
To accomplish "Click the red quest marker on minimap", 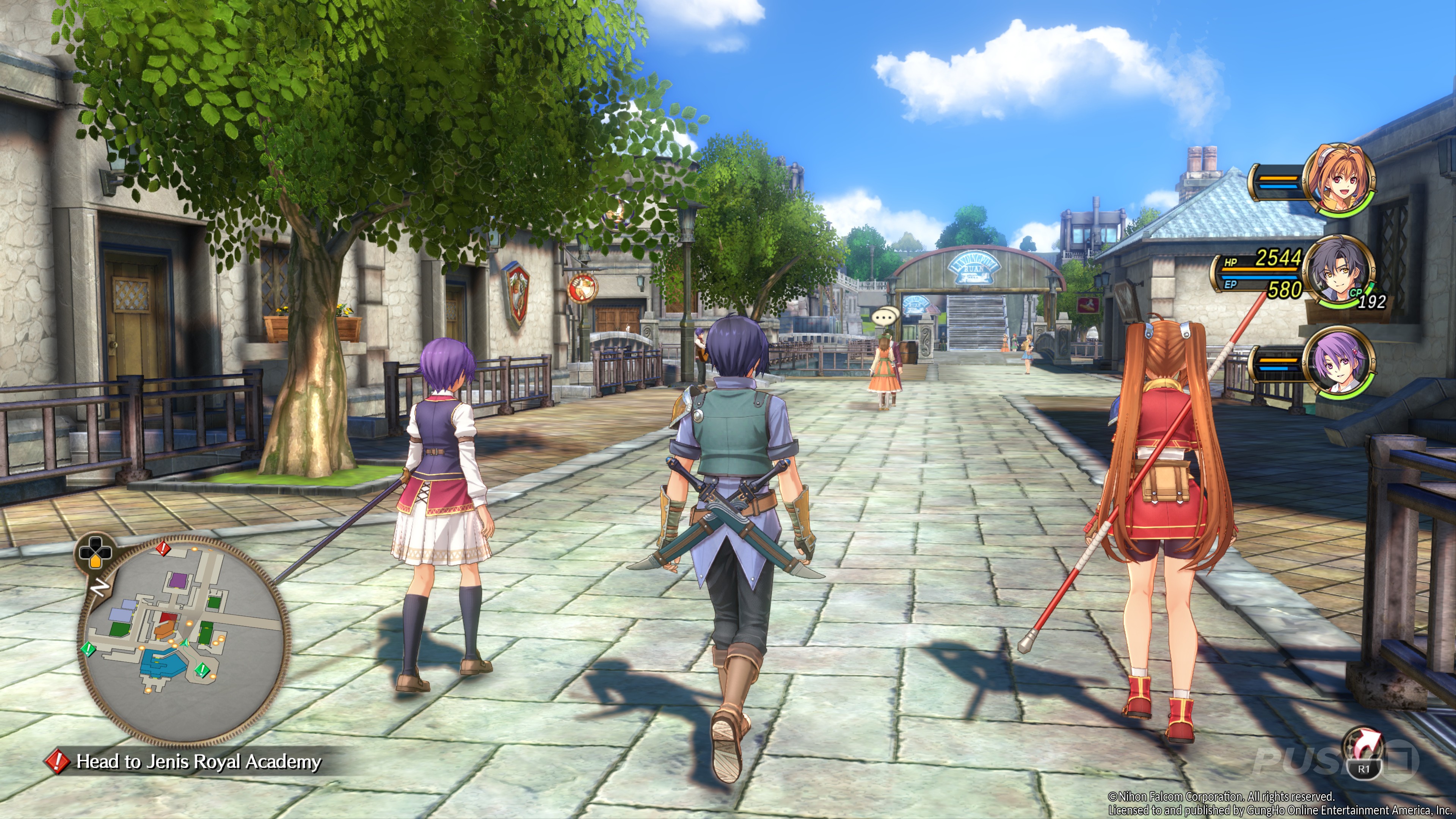I will click(x=163, y=547).
